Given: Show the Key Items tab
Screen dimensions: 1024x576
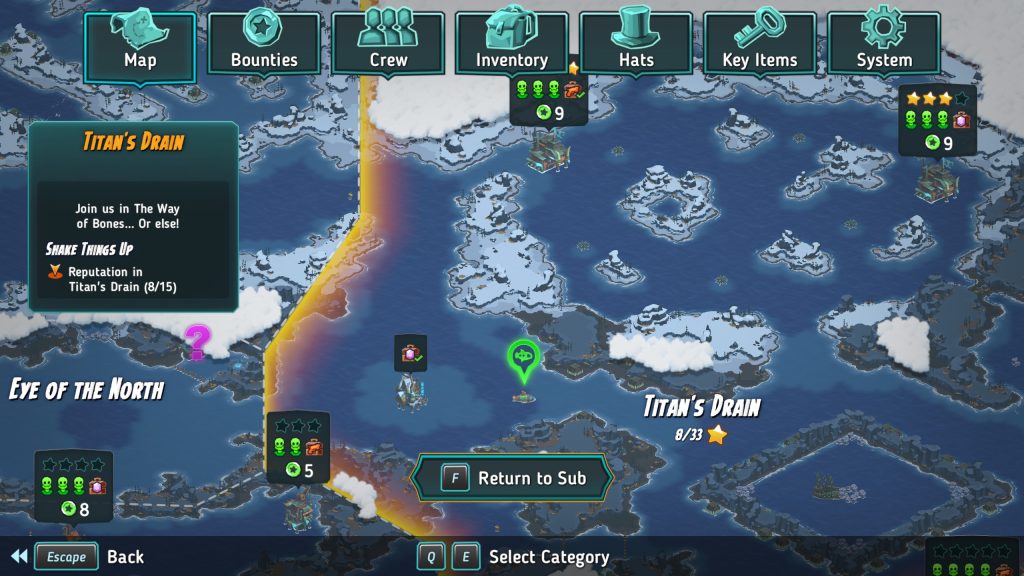Looking at the screenshot, I should (x=760, y=43).
